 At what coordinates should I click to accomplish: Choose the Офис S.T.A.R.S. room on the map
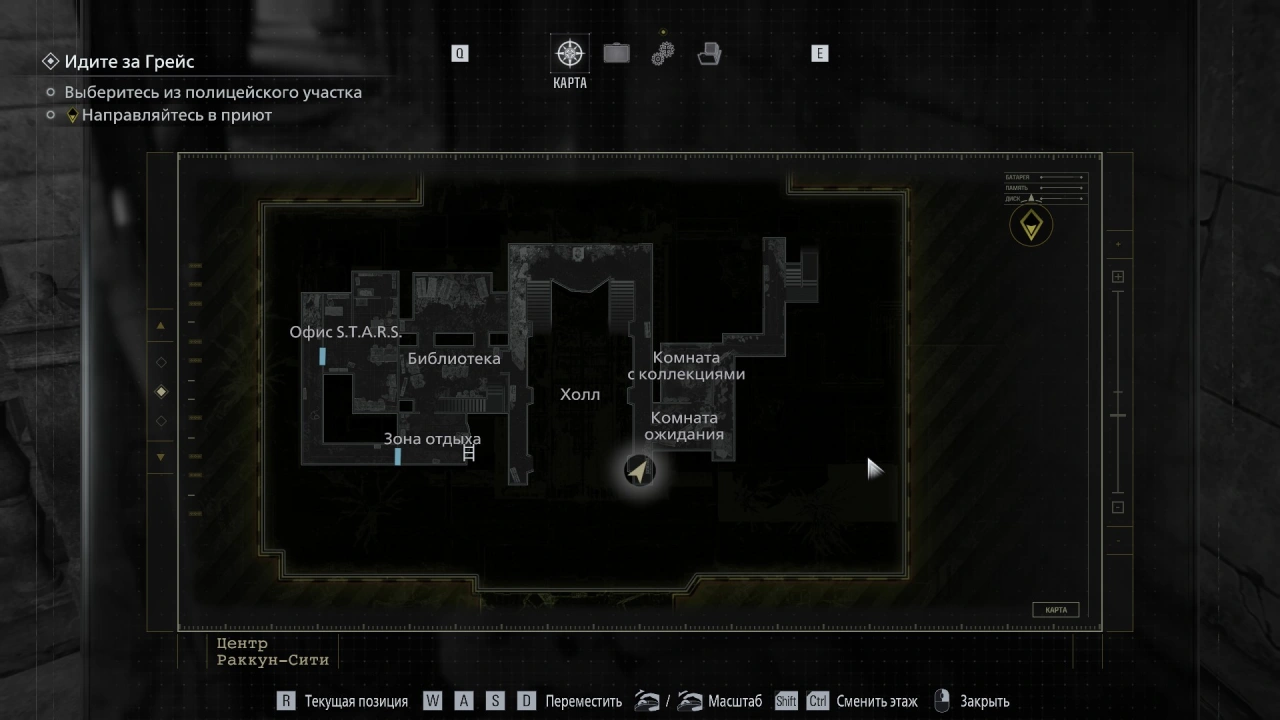pyautogui.click(x=346, y=332)
